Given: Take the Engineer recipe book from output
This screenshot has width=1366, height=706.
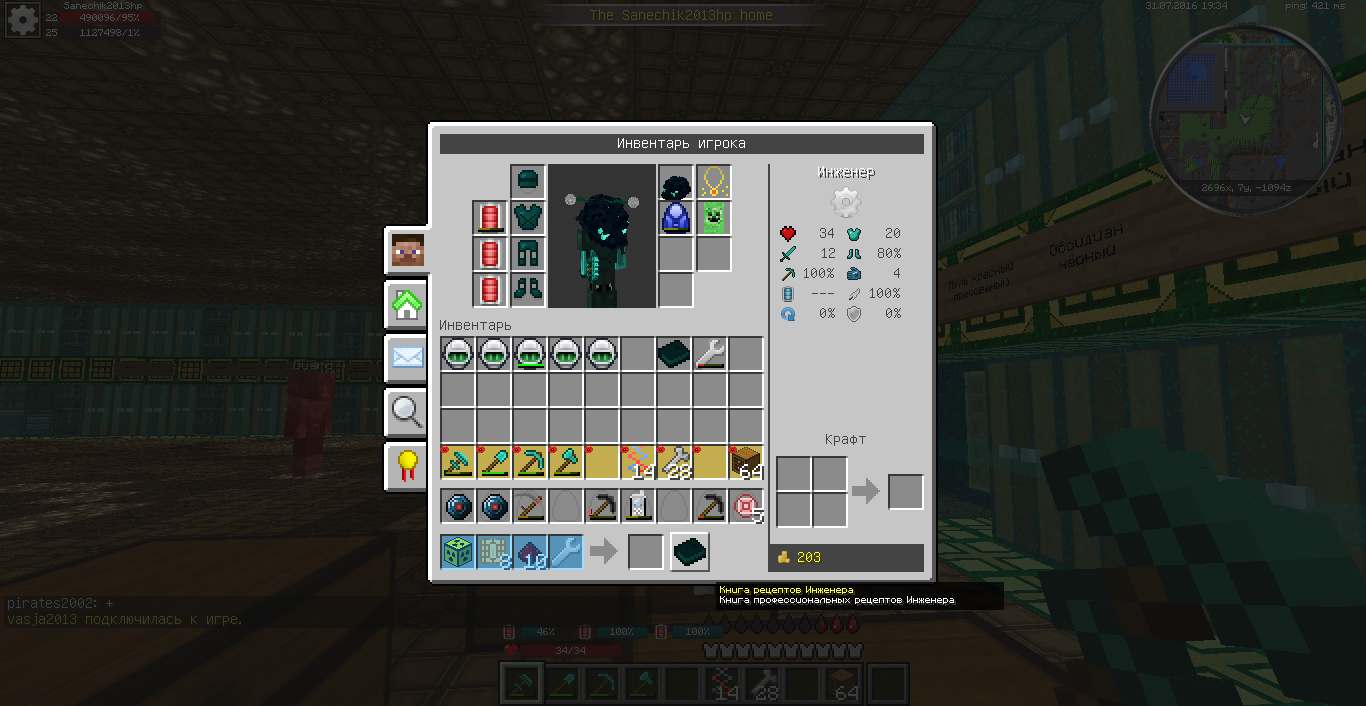Looking at the screenshot, I should pos(690,552).
